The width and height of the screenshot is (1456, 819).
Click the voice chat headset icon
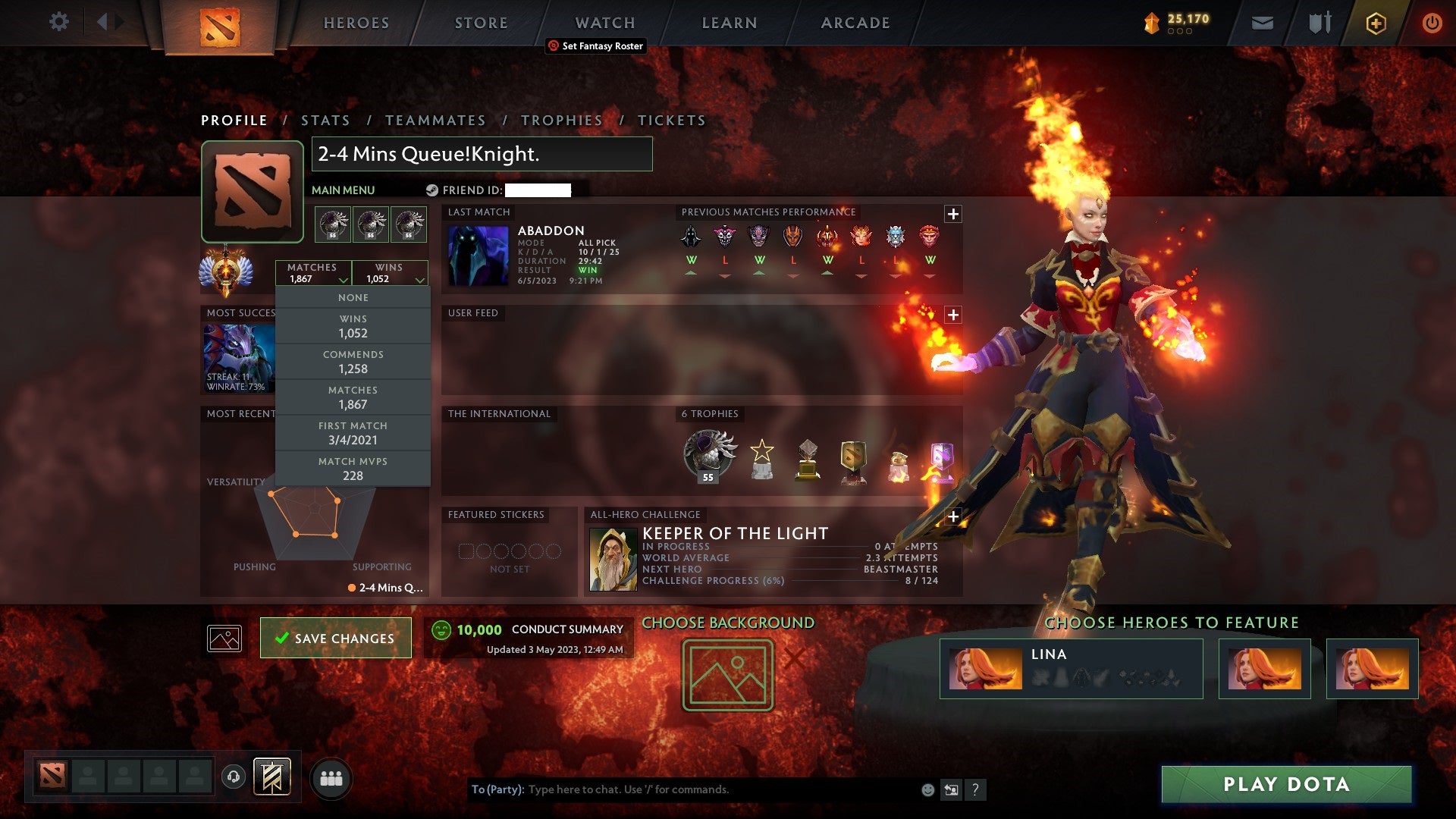(233, 775)
